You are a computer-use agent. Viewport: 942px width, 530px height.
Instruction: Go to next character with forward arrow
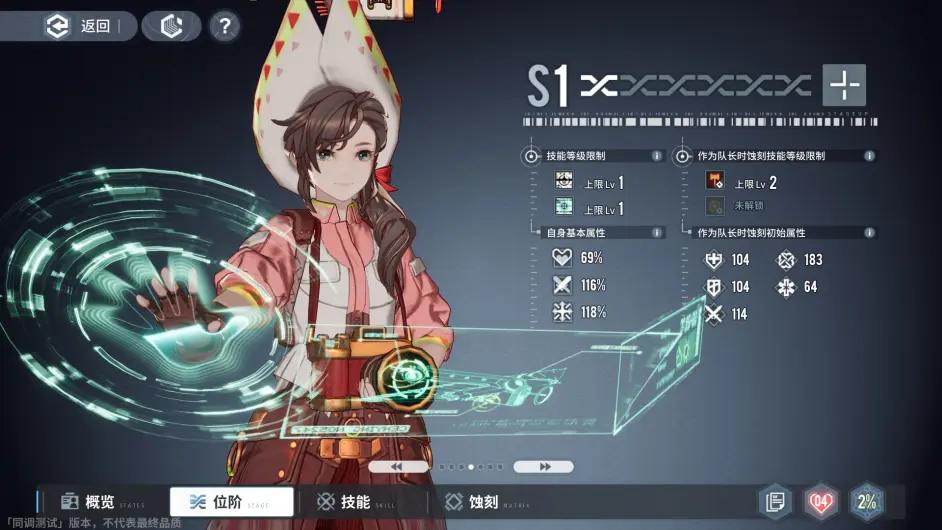click(x=544, y=467)
